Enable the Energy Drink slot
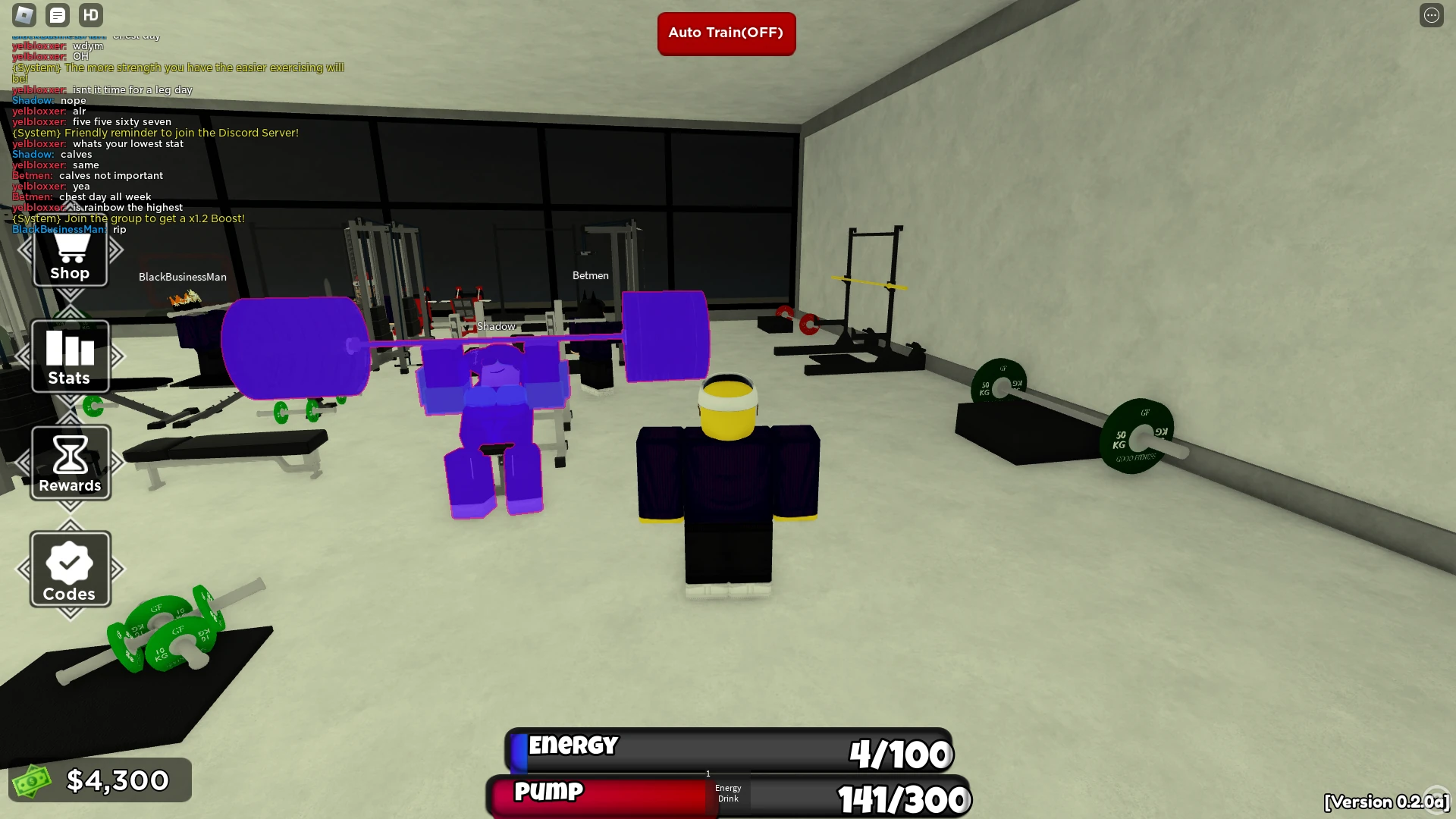Image resolution: width=1456 pixels, height=819 pixels. coord(727,793)
